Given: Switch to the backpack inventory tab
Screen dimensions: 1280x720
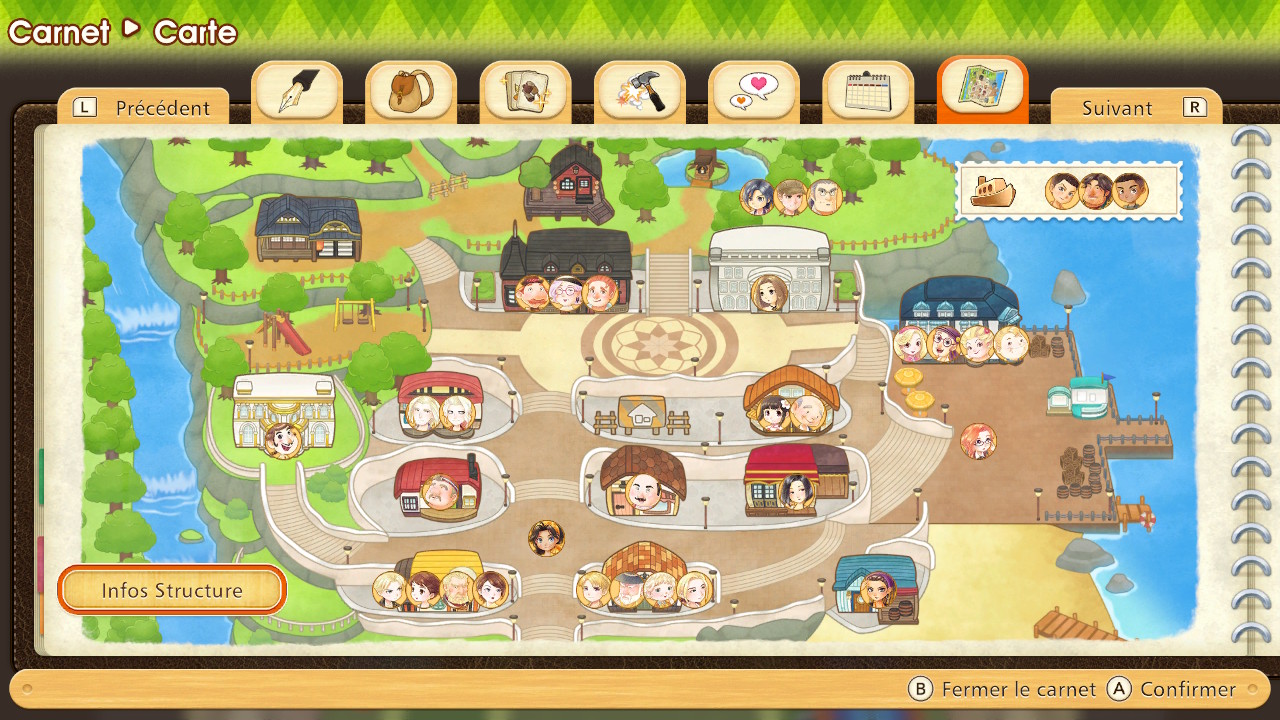Looking at the screenshot, I should point(411,92).
